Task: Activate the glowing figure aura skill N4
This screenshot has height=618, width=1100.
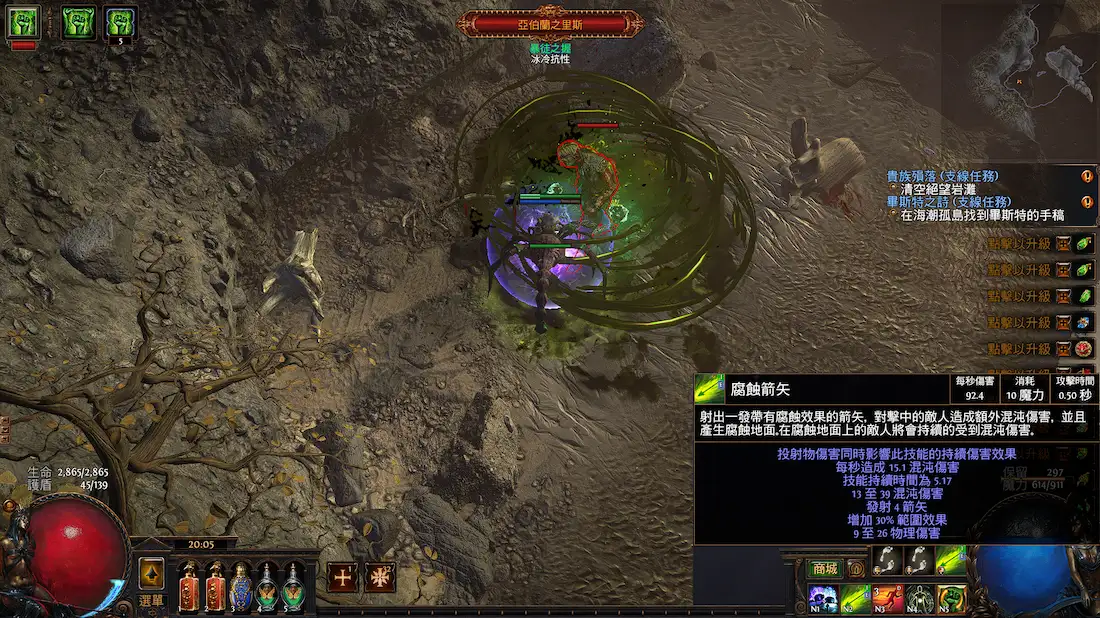Action: pyautogui.click(x=920, y=599)
